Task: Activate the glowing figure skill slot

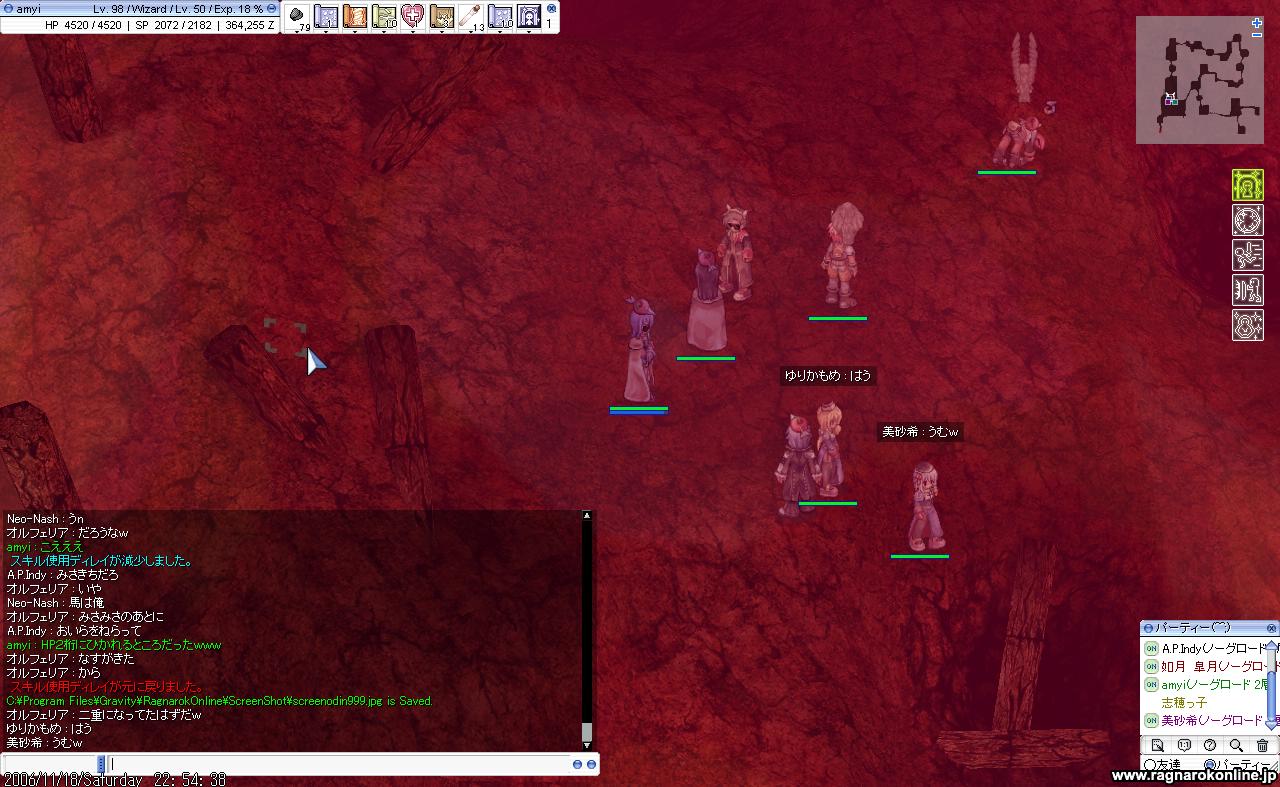Action: [x=528, y=16]
